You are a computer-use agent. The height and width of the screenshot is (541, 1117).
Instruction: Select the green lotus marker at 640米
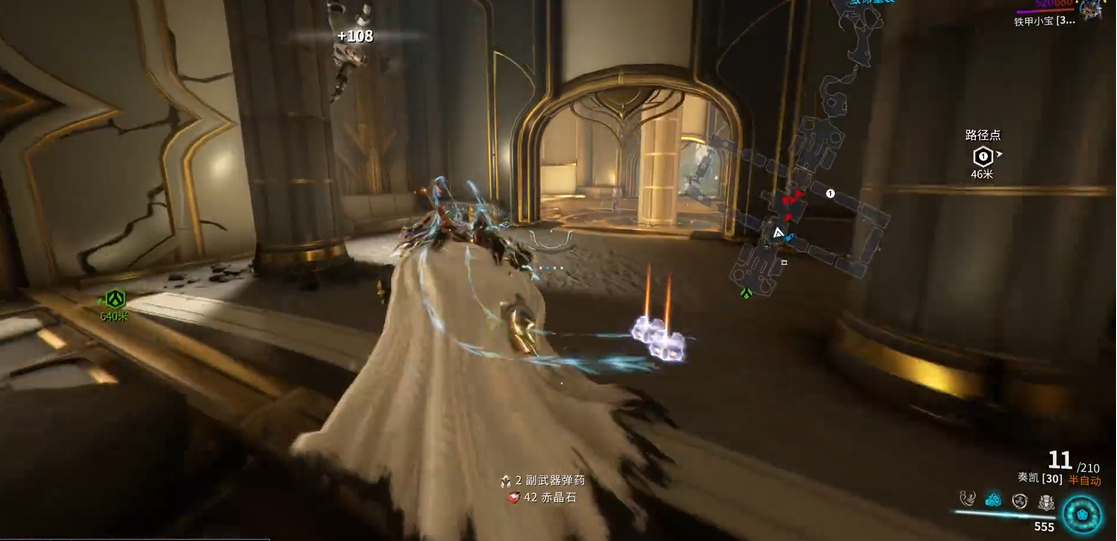(x=115, y=298)
